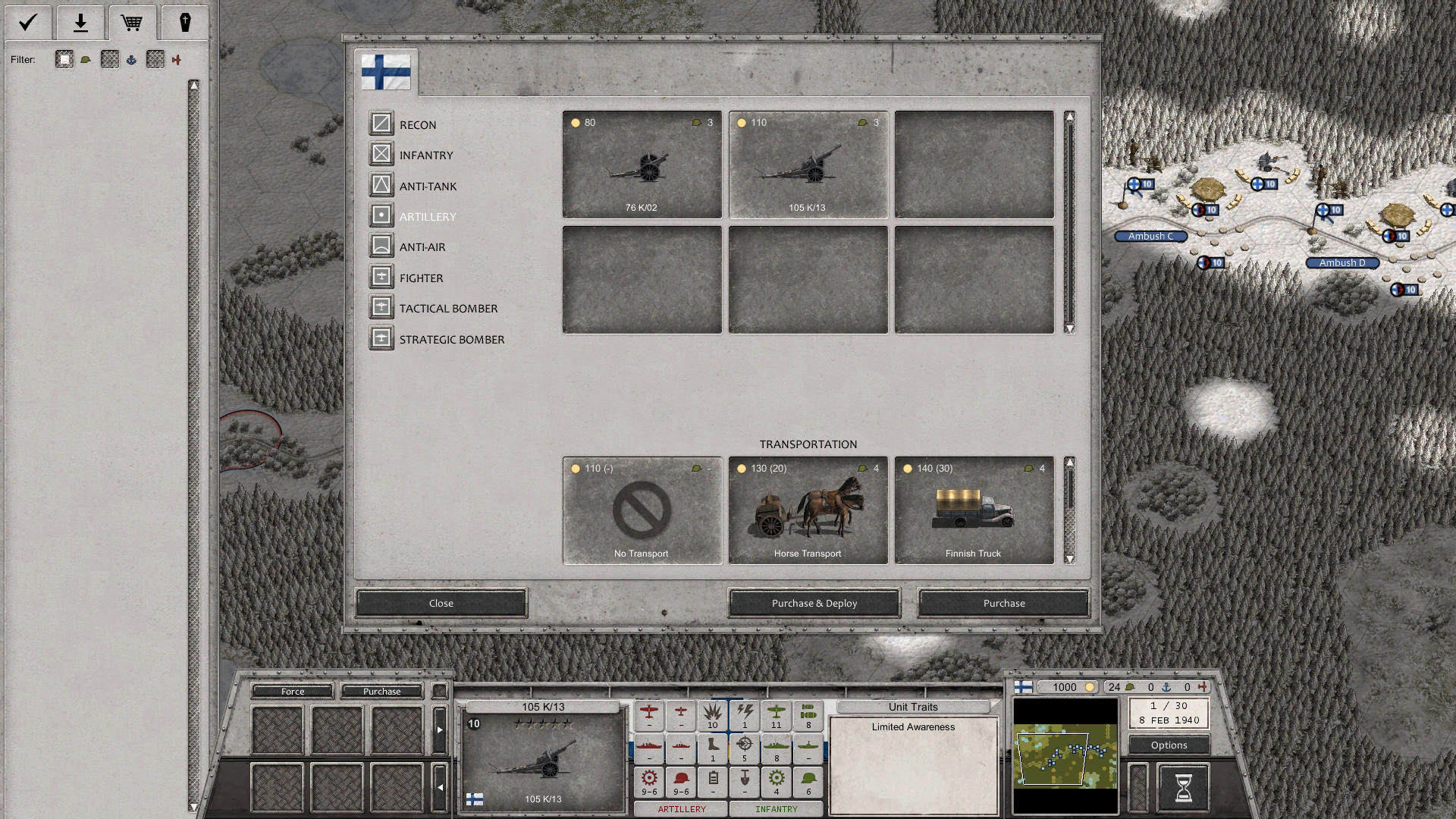1456x819 pixels.
Task: Click the down arrow on the transportation scrollbar
Action: (1069, 557)
